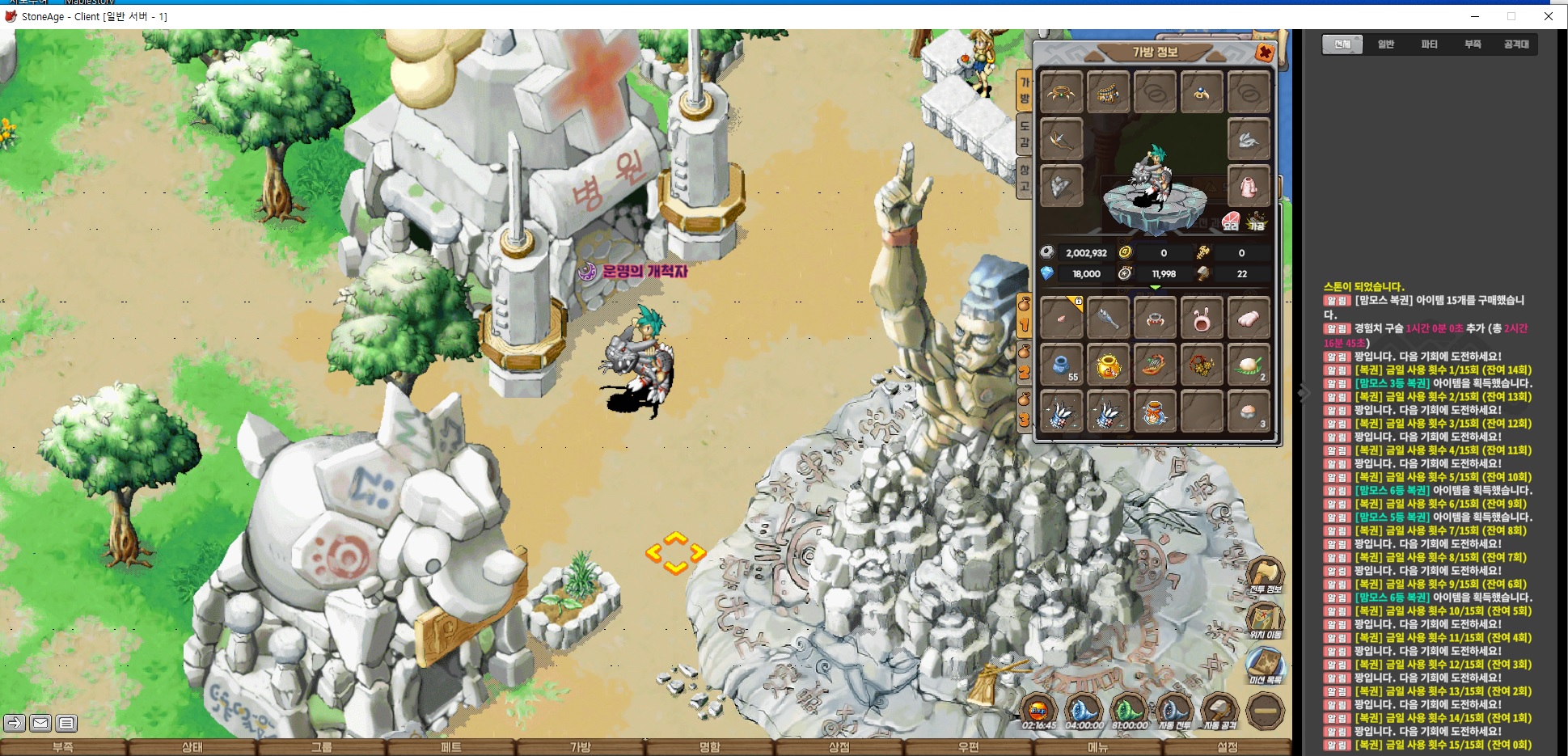Open the 상점 shop menu

point(839,747)
